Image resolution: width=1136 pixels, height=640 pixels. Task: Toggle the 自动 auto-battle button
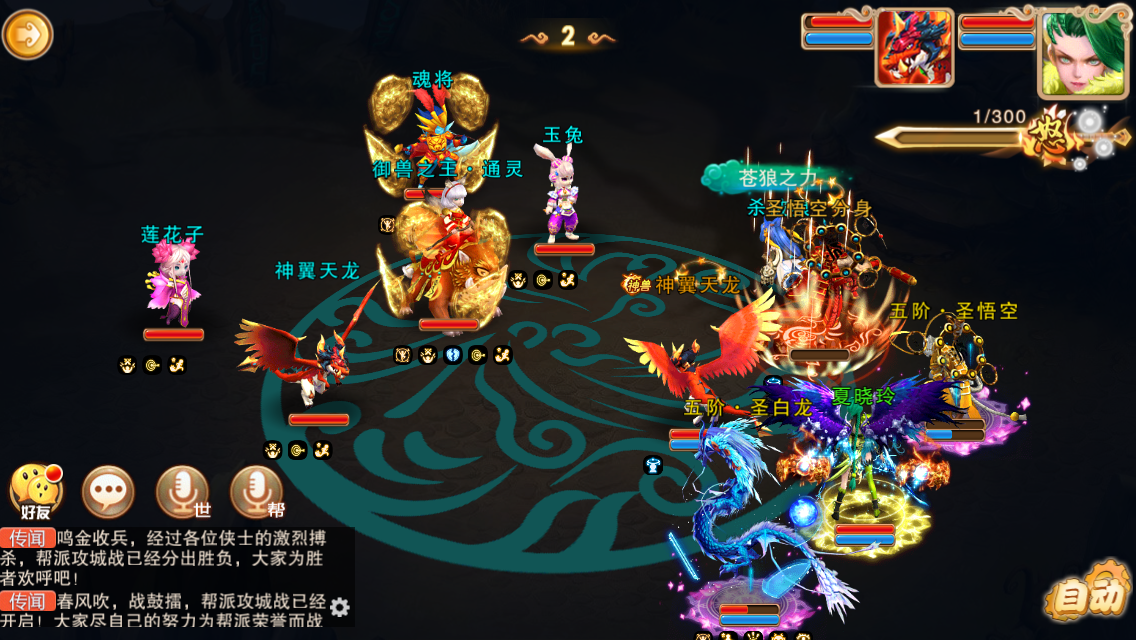pos(1088,596)
